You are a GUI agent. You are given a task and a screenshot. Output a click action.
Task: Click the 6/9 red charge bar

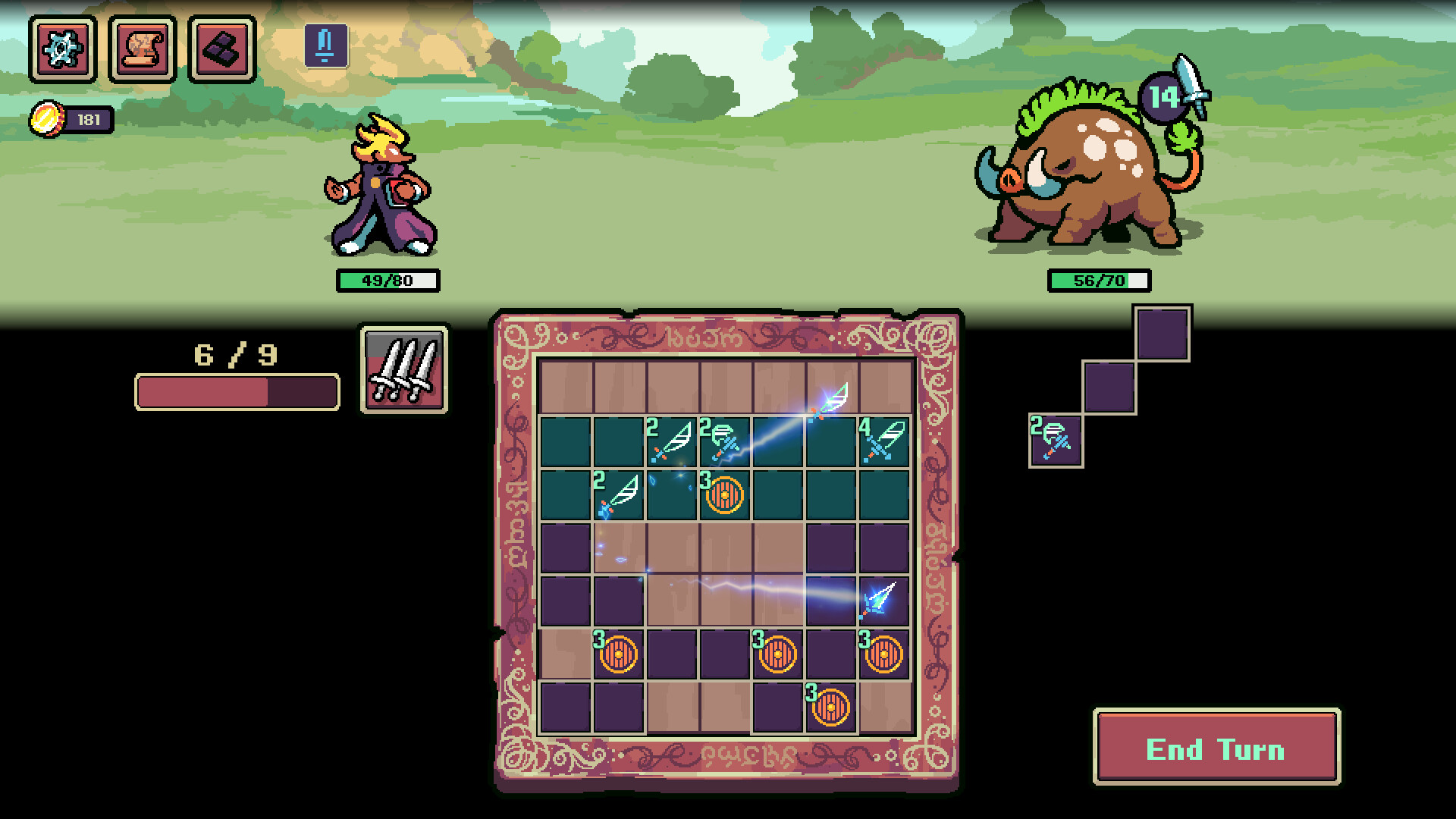pyautogui.click(x=235, y=392)
